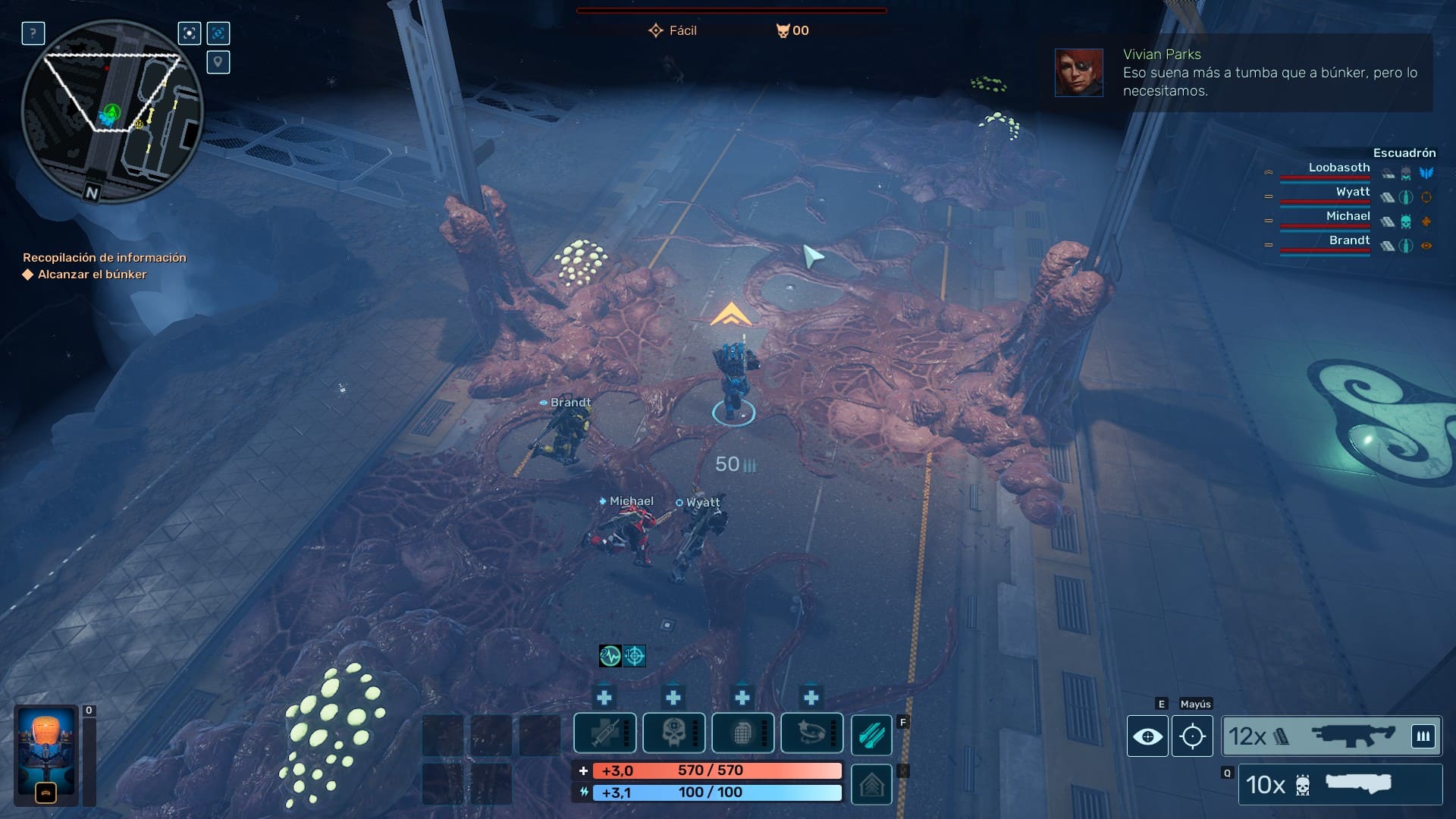Activate the cyan triple-slash ability
The height and width of the screenshot is (819, 1456).
pyautogui.click(x=871, y=735)
